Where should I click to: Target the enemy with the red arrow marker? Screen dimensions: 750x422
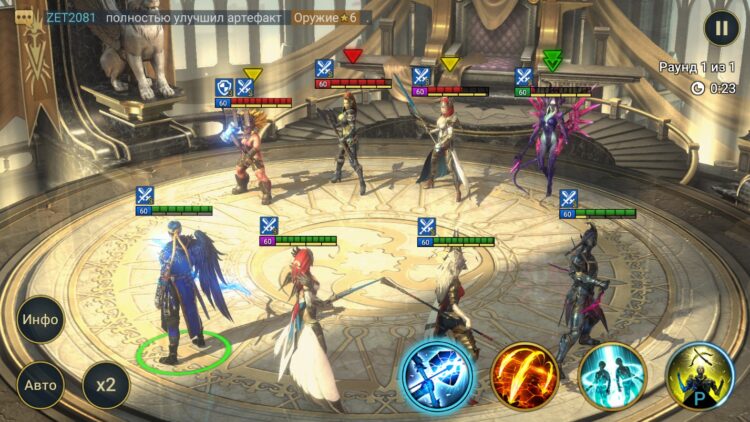click(x=352, y=140)
